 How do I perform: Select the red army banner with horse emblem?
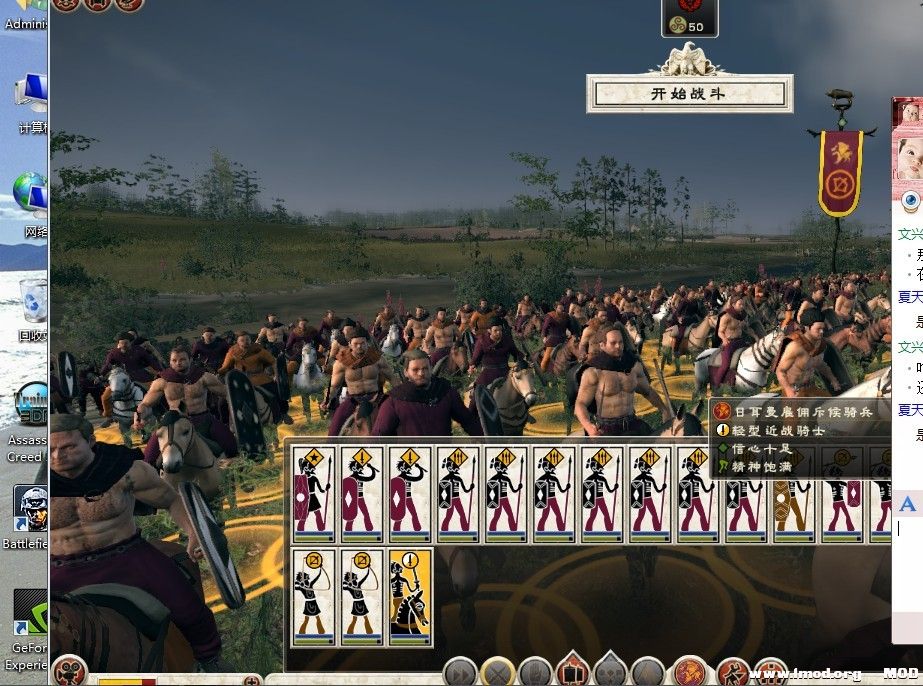point(839,171)
